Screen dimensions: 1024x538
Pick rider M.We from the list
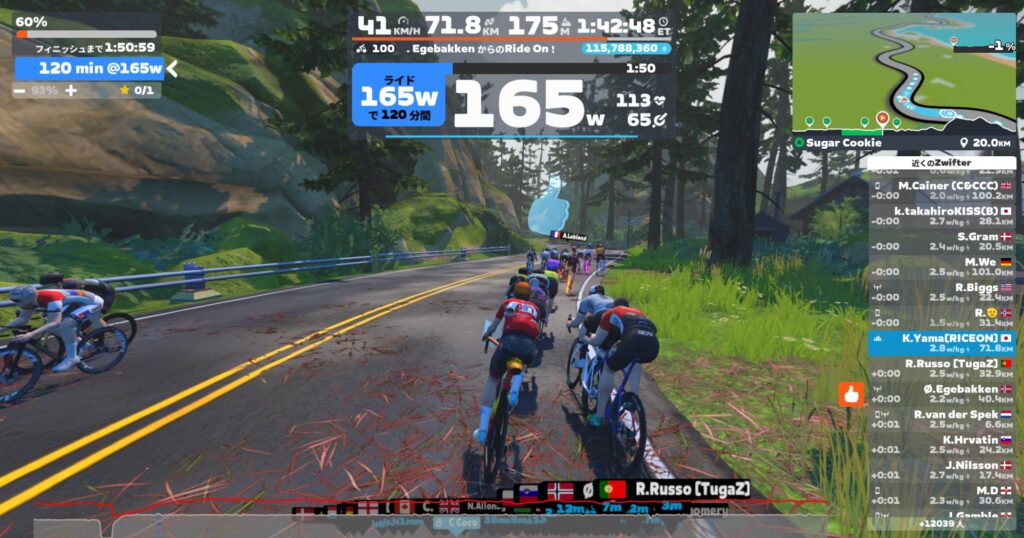pyautogui.click(x=942, y=267)
